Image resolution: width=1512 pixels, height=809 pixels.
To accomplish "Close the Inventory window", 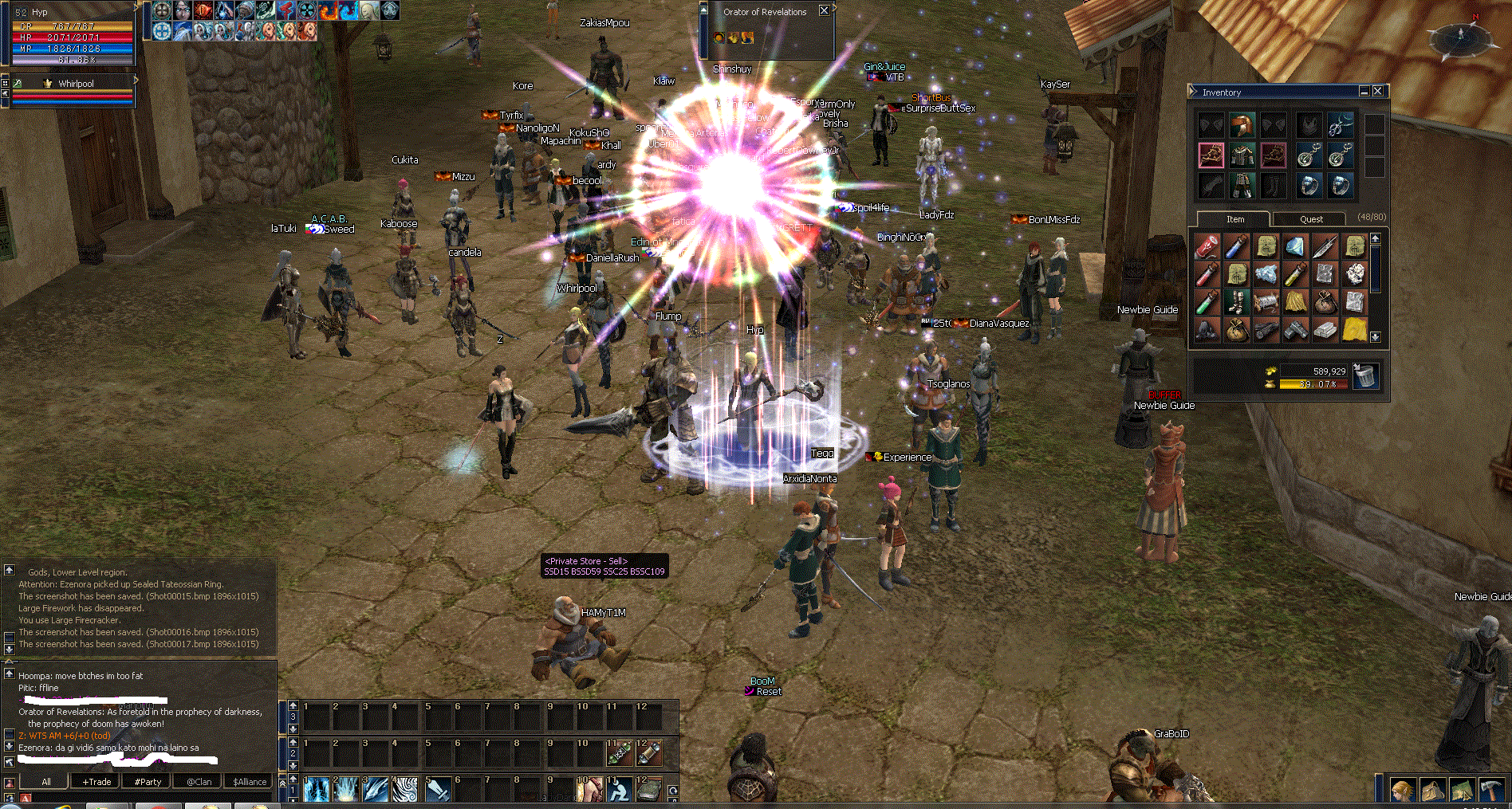I will tap(1377, 92).
